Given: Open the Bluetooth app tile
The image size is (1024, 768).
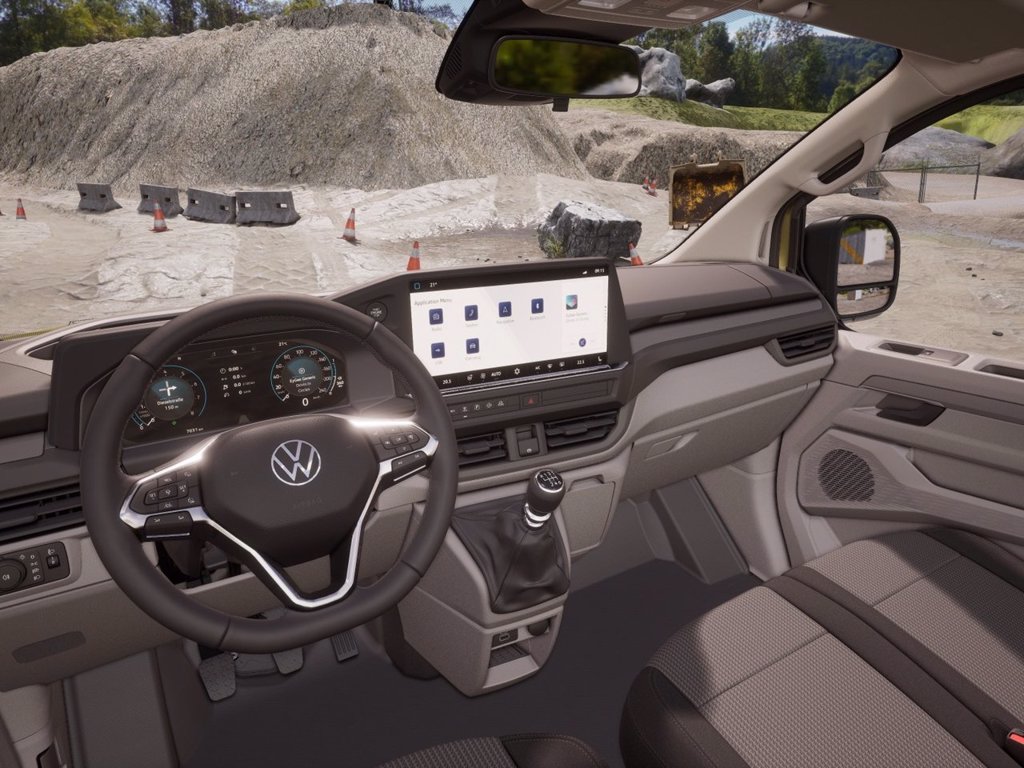Looking at the screenshot, I should pos(537,304).
